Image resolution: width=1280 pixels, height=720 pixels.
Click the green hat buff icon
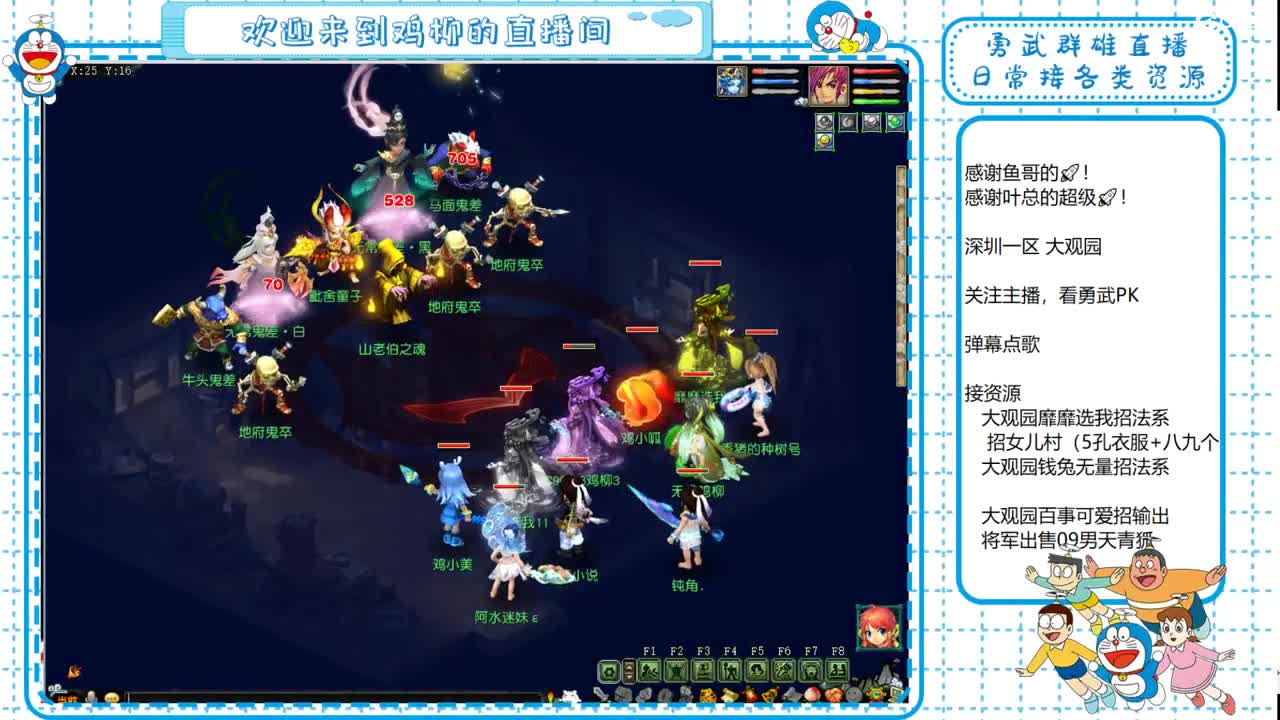(894, 122)
